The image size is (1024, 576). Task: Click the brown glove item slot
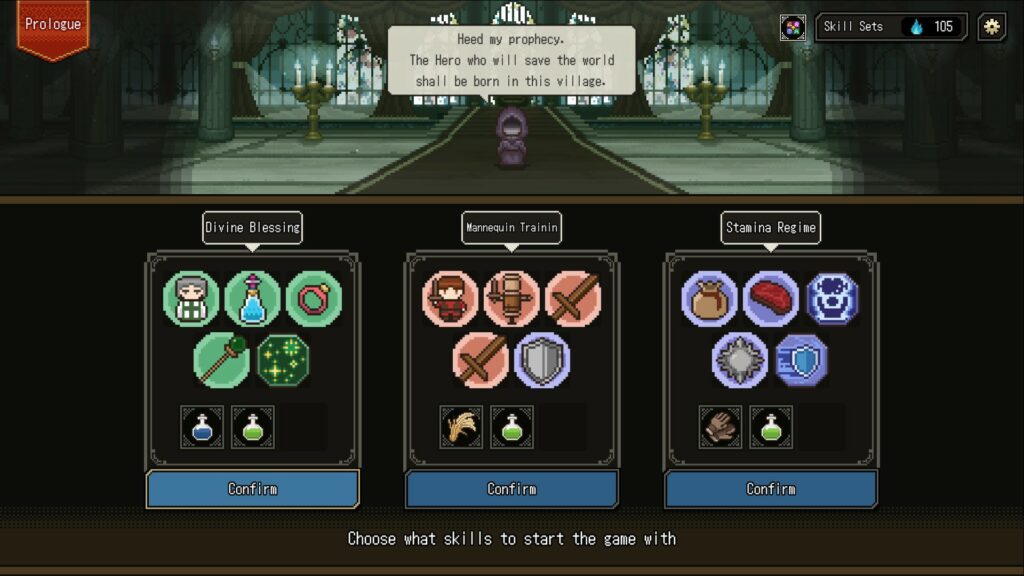(720, 427)
